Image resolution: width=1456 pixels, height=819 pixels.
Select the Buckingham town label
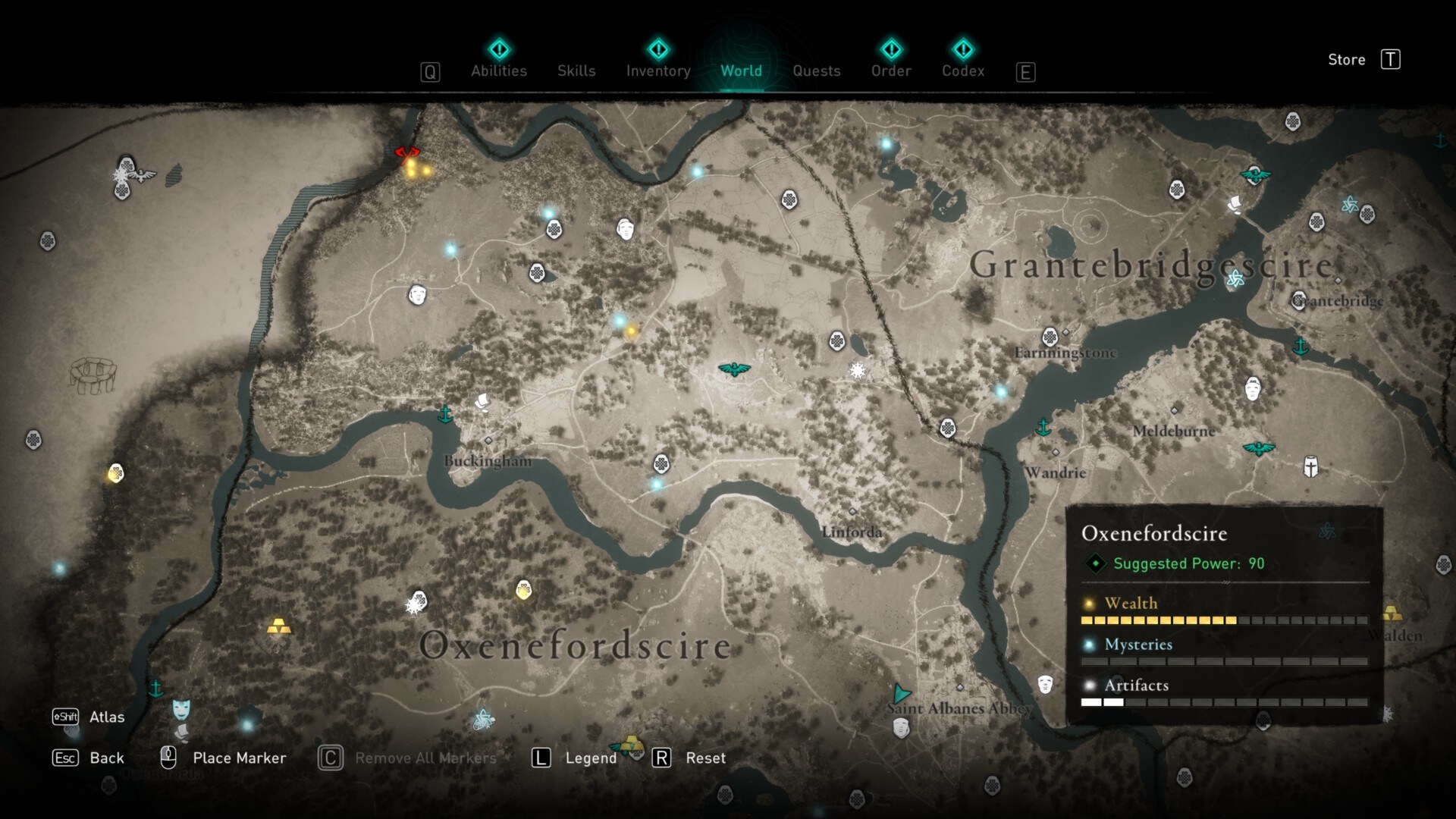pyautogui.click(x=488, y=460)
